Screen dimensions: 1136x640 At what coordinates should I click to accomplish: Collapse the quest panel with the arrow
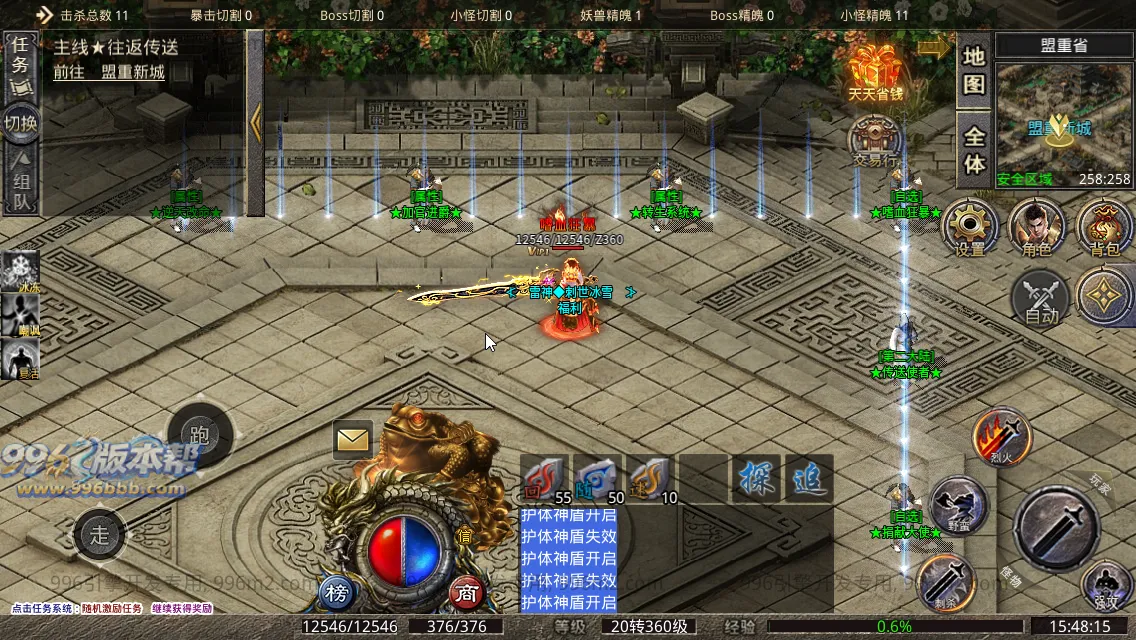255,123
